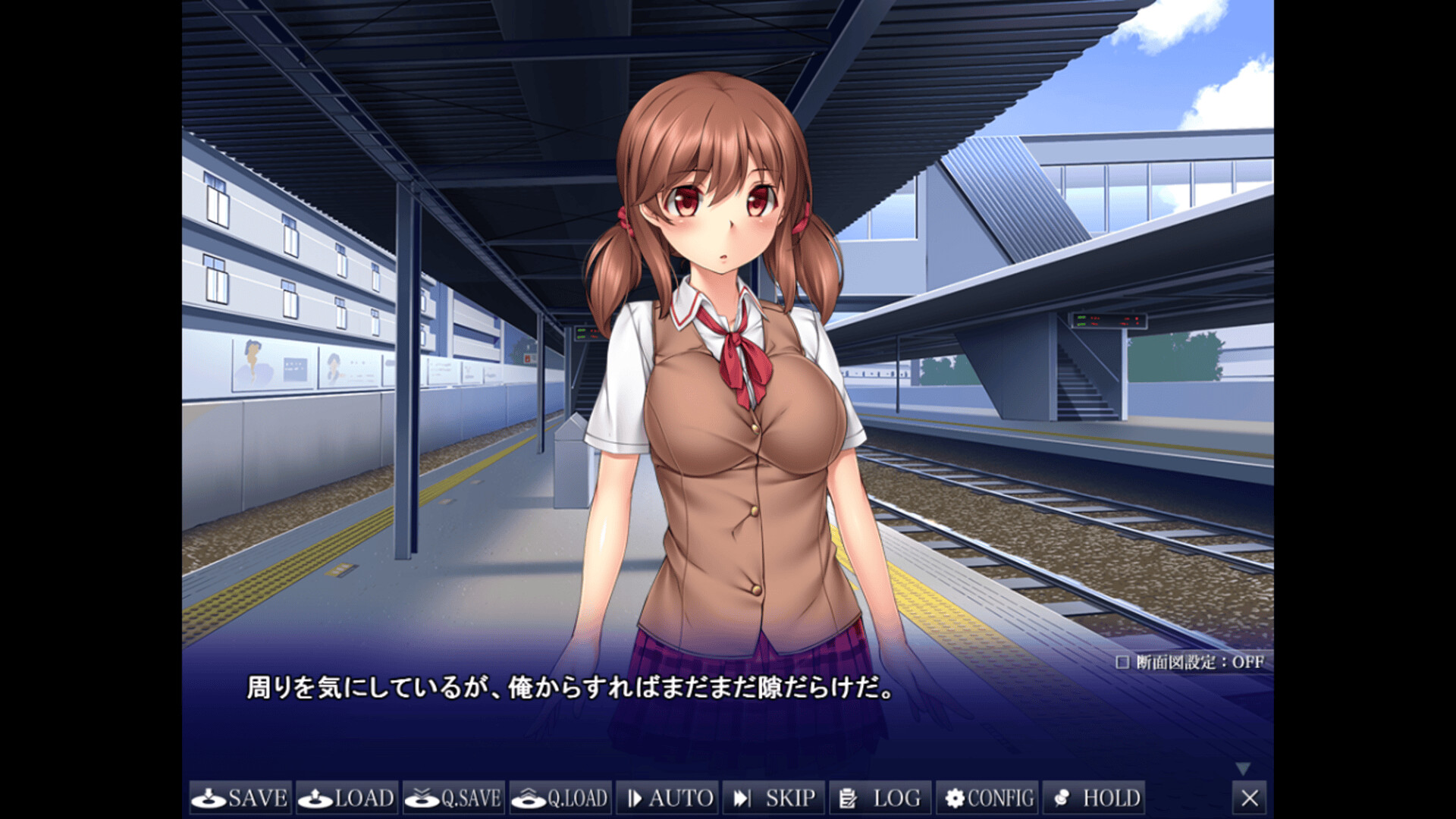
Task: Click the HOLD icon
Action: coord(1061,798)
